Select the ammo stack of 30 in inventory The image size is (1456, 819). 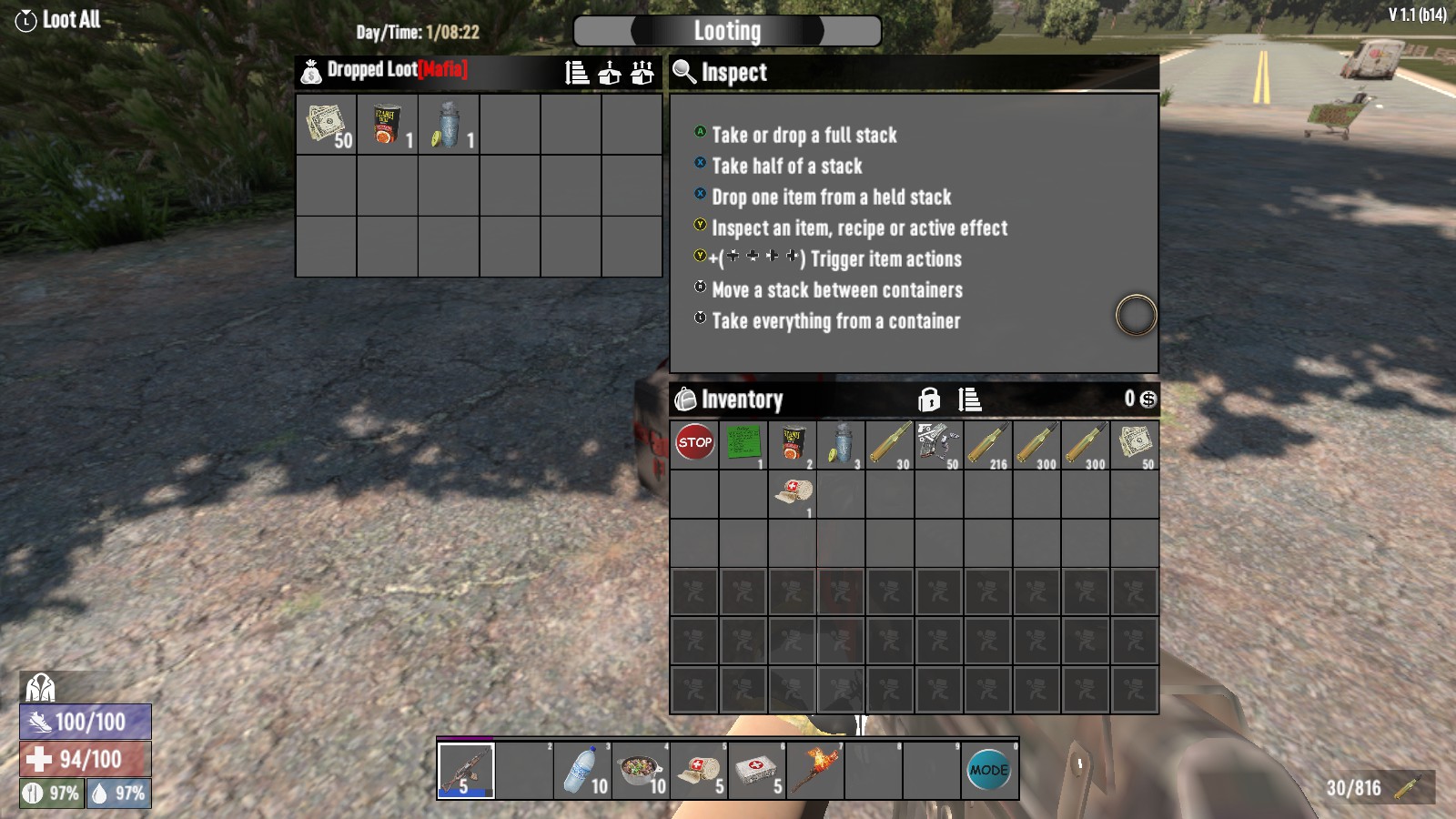(x=889, y=444)
